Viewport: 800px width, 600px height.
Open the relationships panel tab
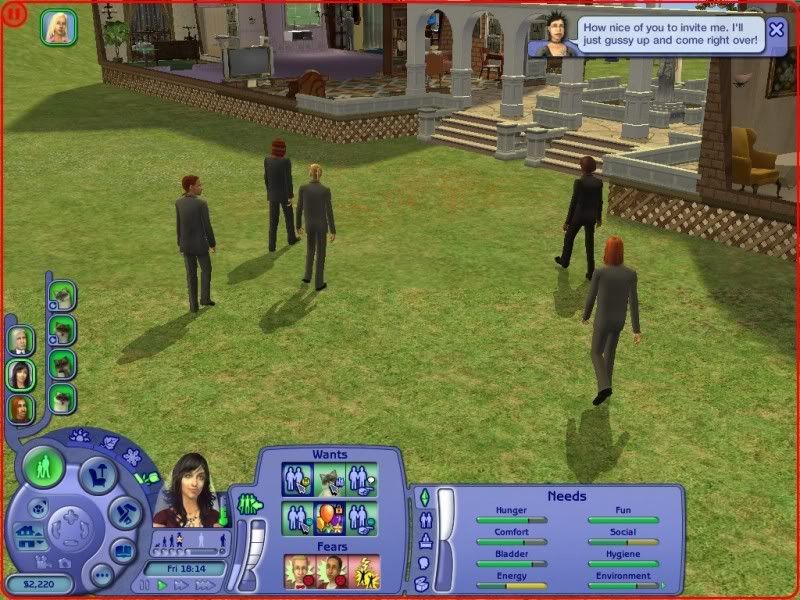(423, 519)
